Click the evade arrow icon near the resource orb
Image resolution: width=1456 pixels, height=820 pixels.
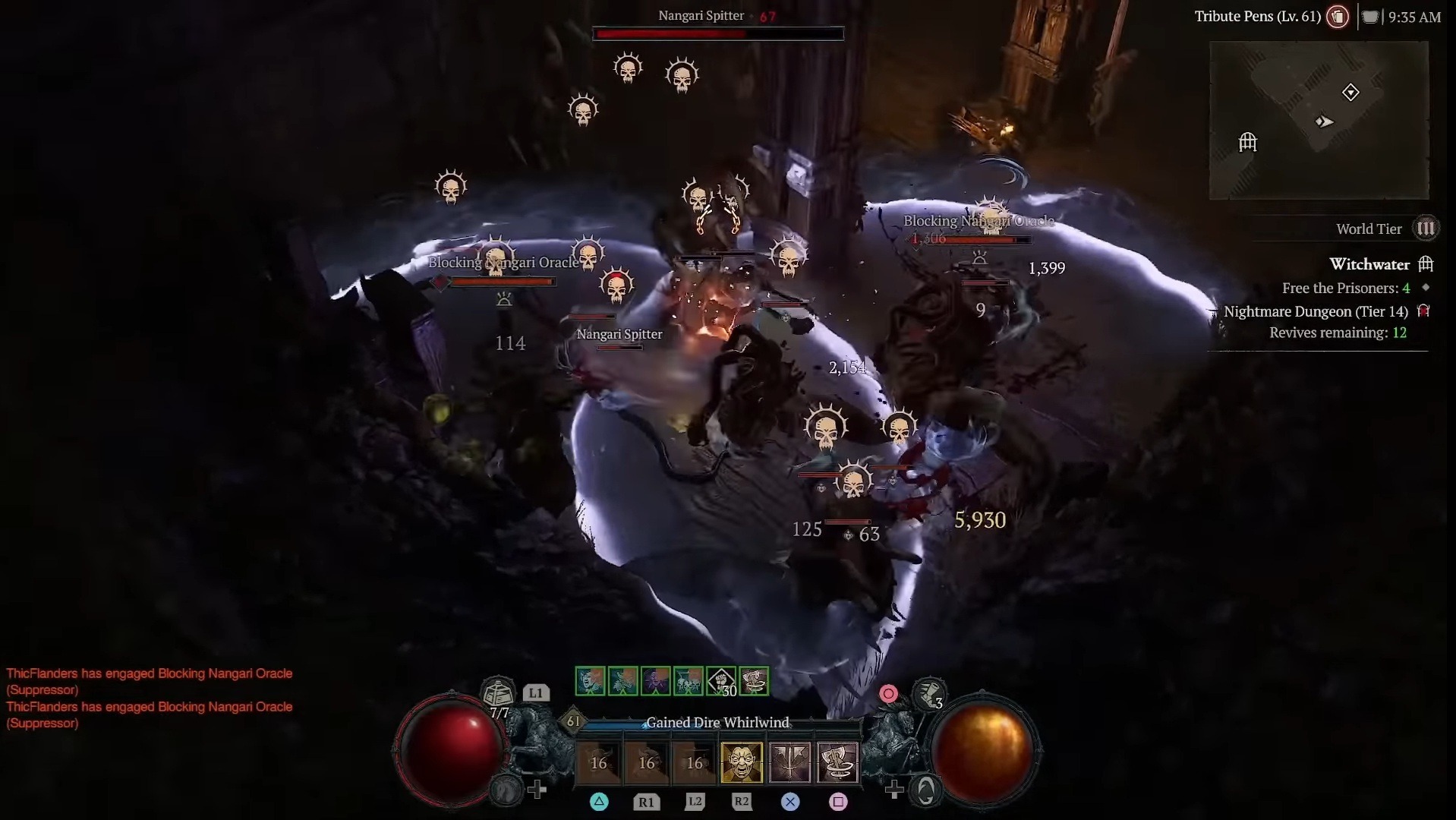[925, 790]
